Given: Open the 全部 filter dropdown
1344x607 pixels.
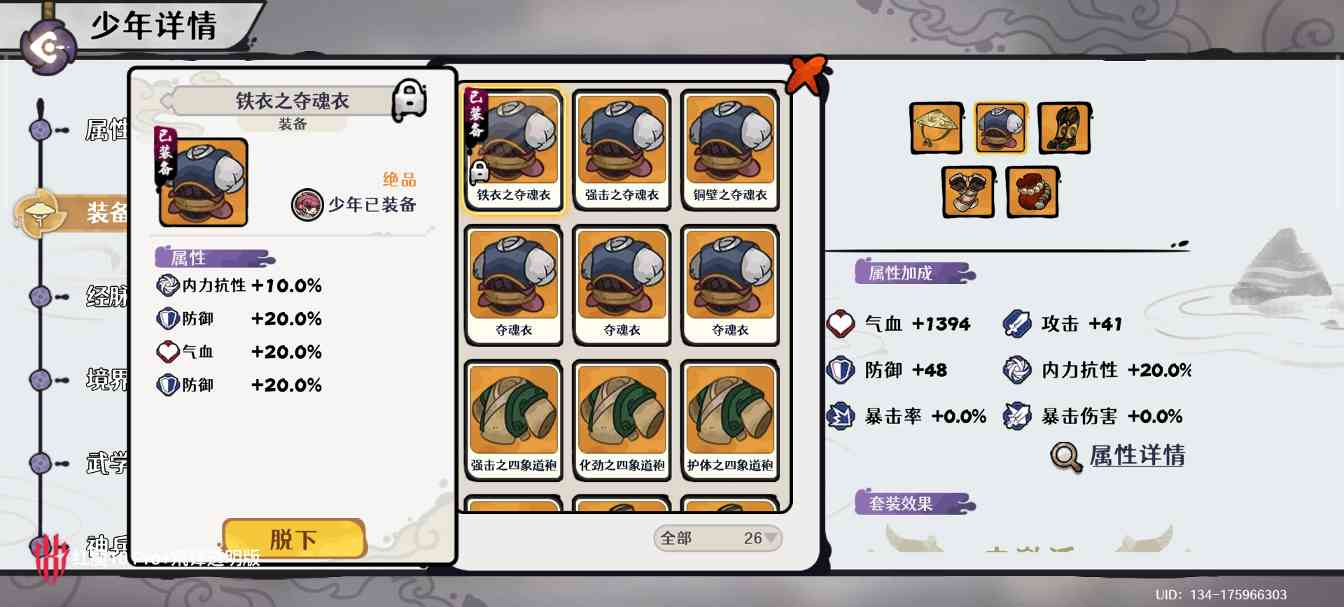Looking at the screenshot, I should (x=718, y=538).
